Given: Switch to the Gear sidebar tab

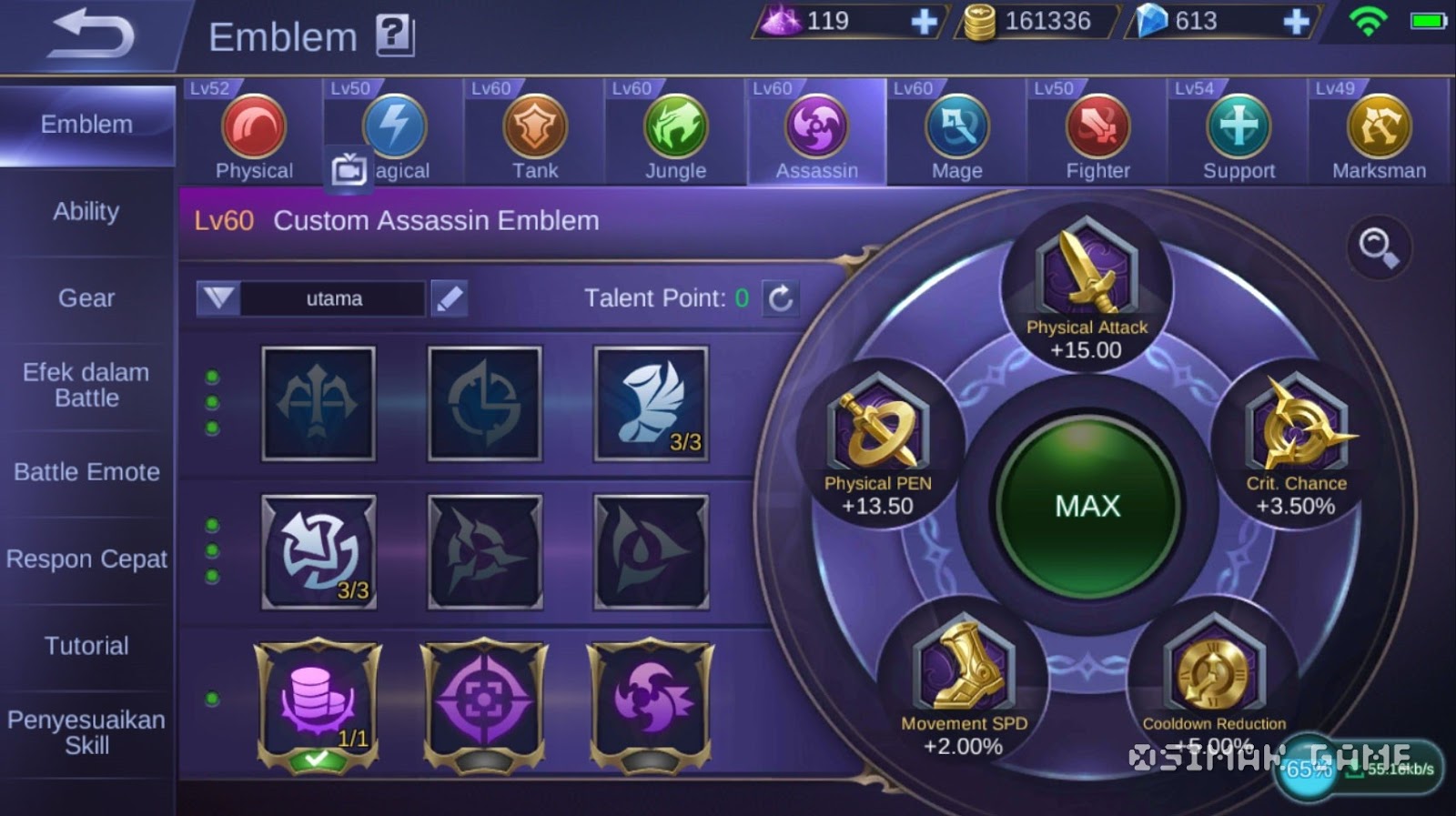Looking at the screenshot, I should (x=86, y=297).
